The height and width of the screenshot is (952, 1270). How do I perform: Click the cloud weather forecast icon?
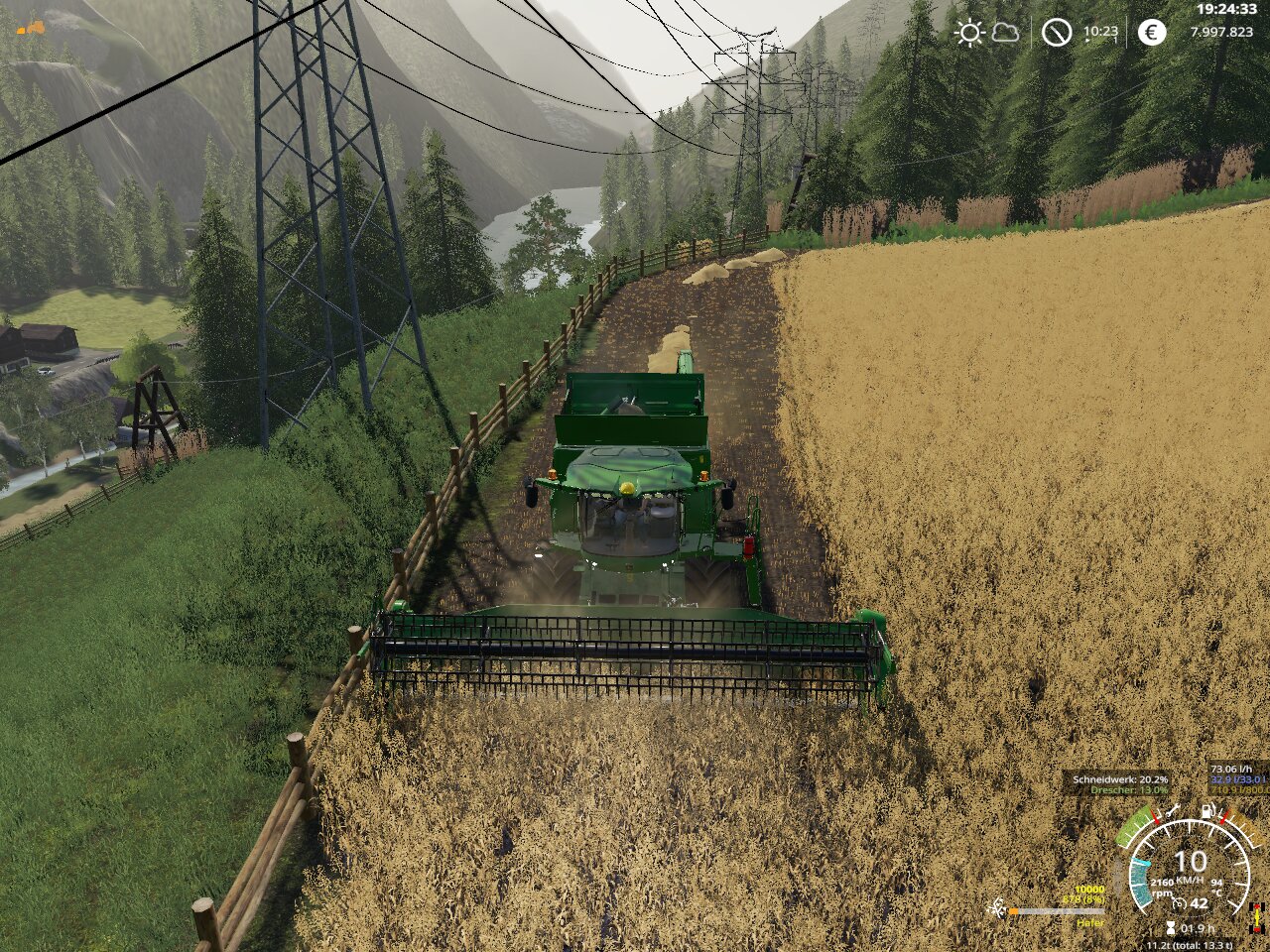(1005, 33)
